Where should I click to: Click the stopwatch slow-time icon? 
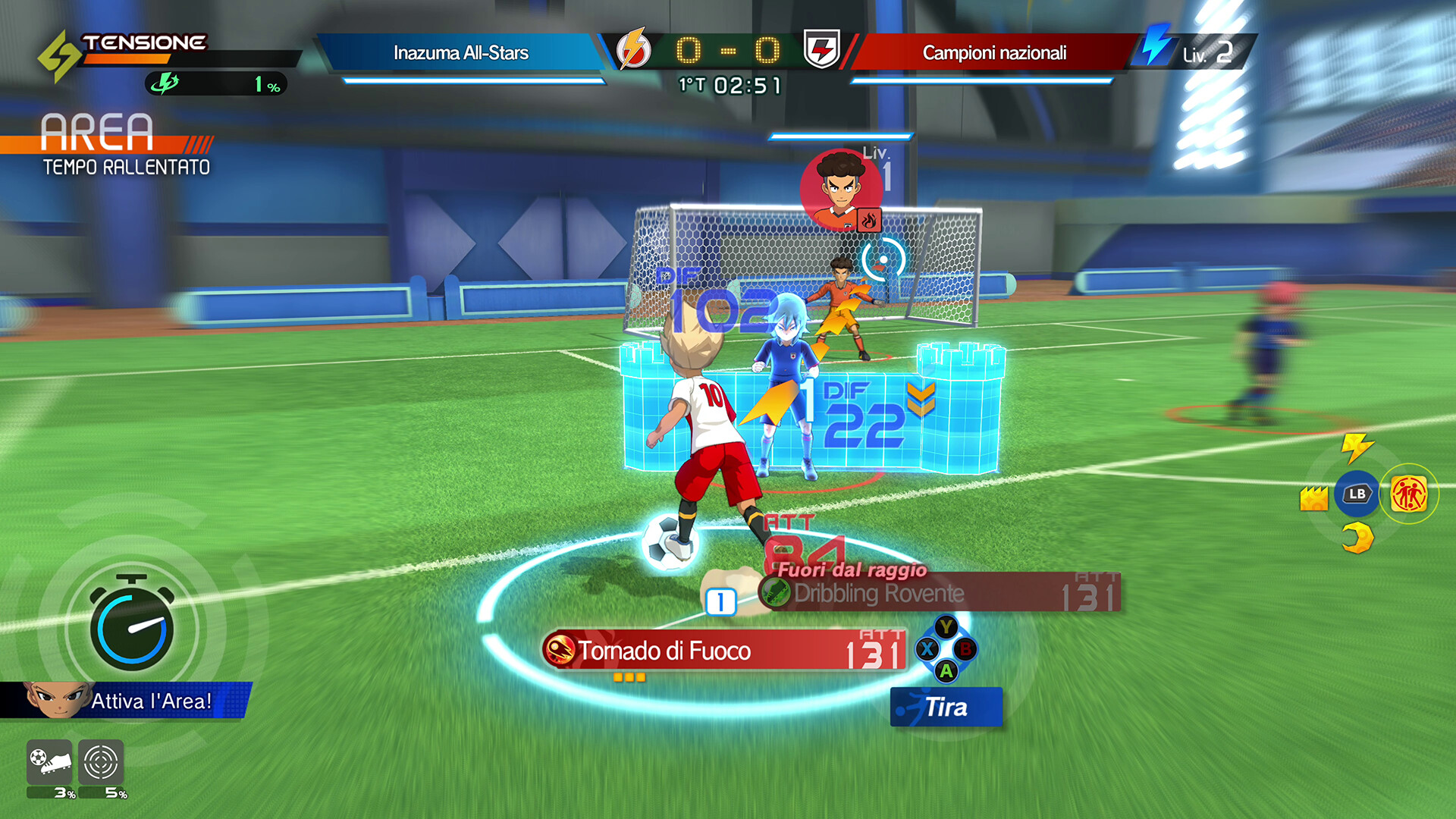[132, 625]
